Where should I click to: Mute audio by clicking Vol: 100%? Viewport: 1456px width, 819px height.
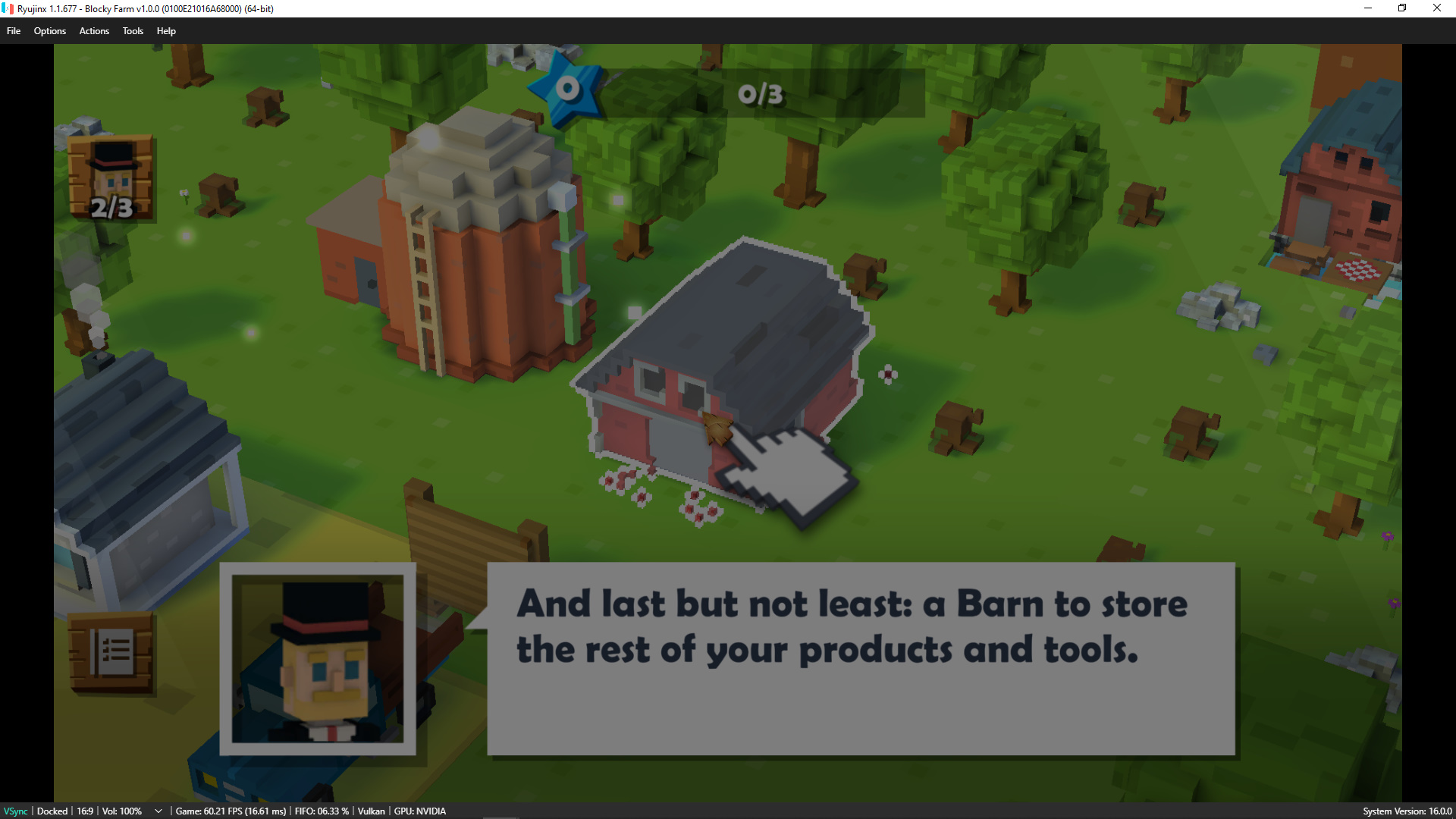click(121, 811)
